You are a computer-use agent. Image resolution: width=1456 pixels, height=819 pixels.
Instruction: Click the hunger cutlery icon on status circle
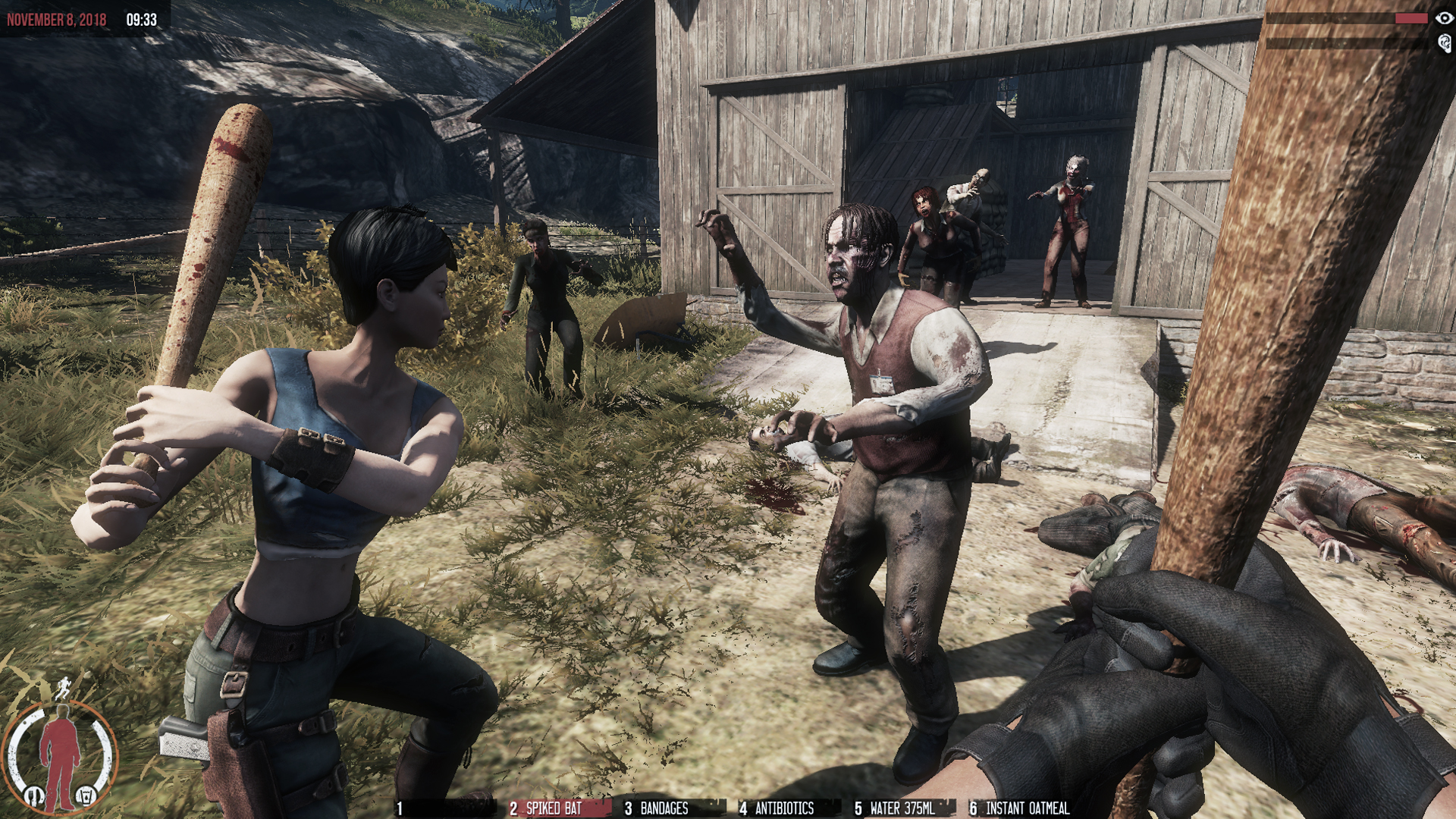point(34,795)
